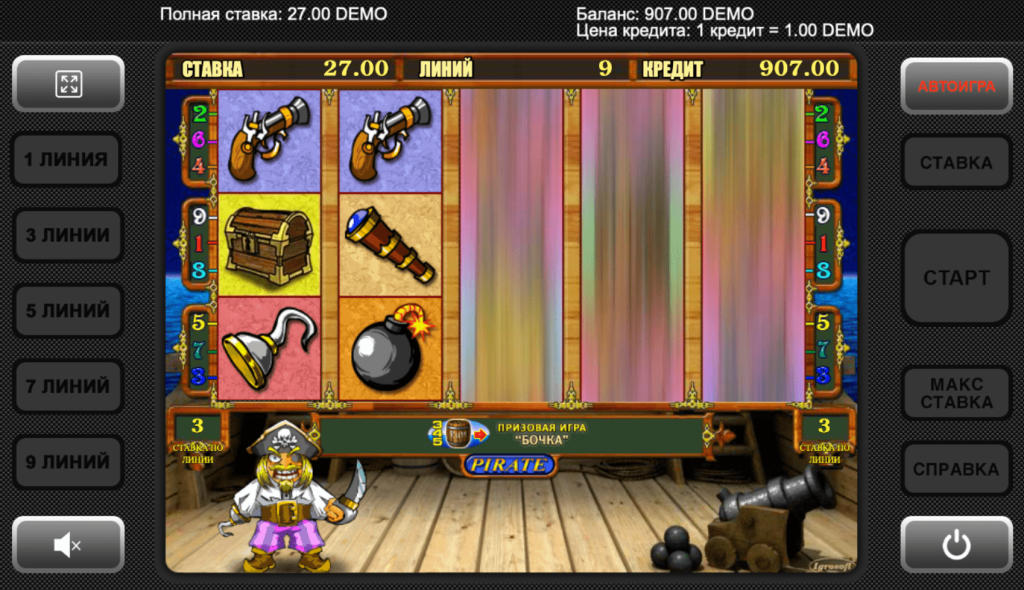Screen dimensions: 1024x590
Task: Unmute sound with the speaker button
Action: click(x=68, y=545)
